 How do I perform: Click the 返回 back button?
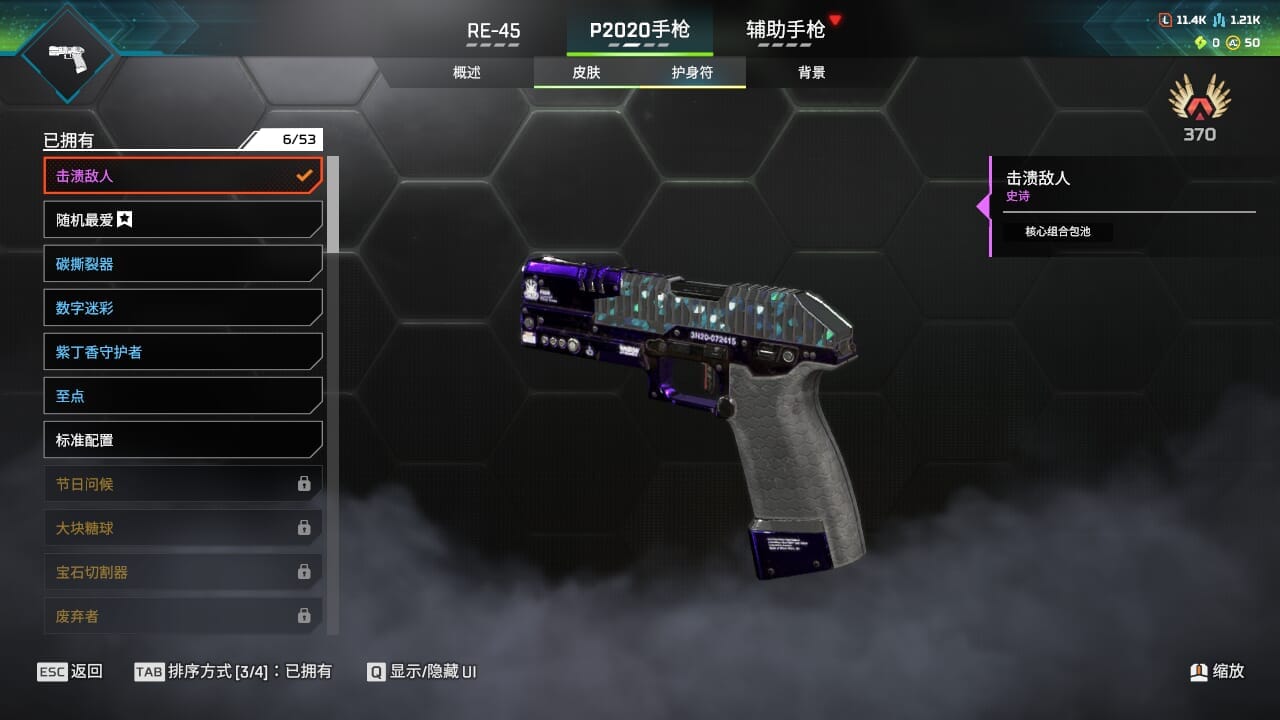pyautogui.click(x=70, y=671)
